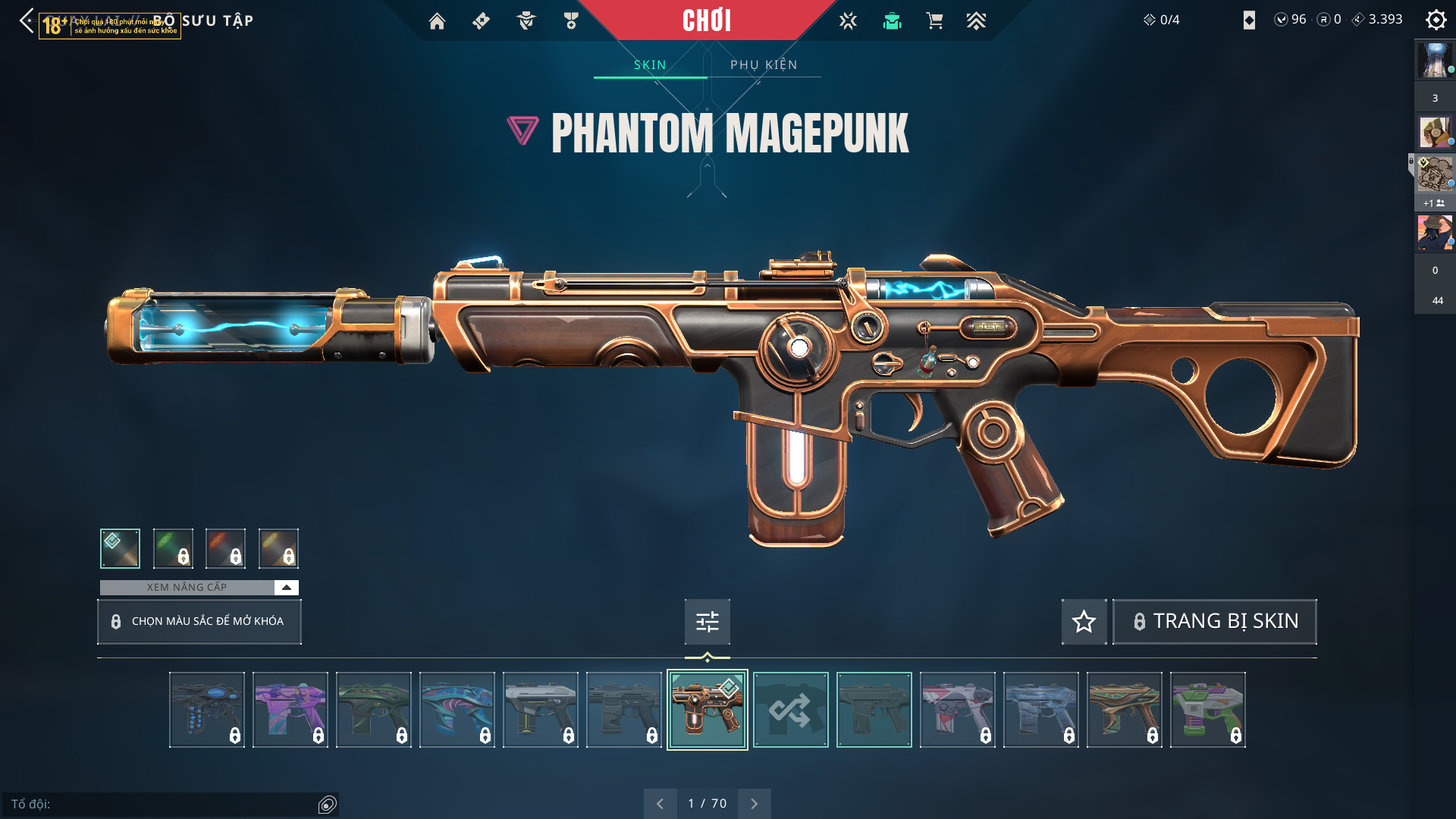Select the SKIN tab
Screen dimensions: 1456x819
pos(650,64)
